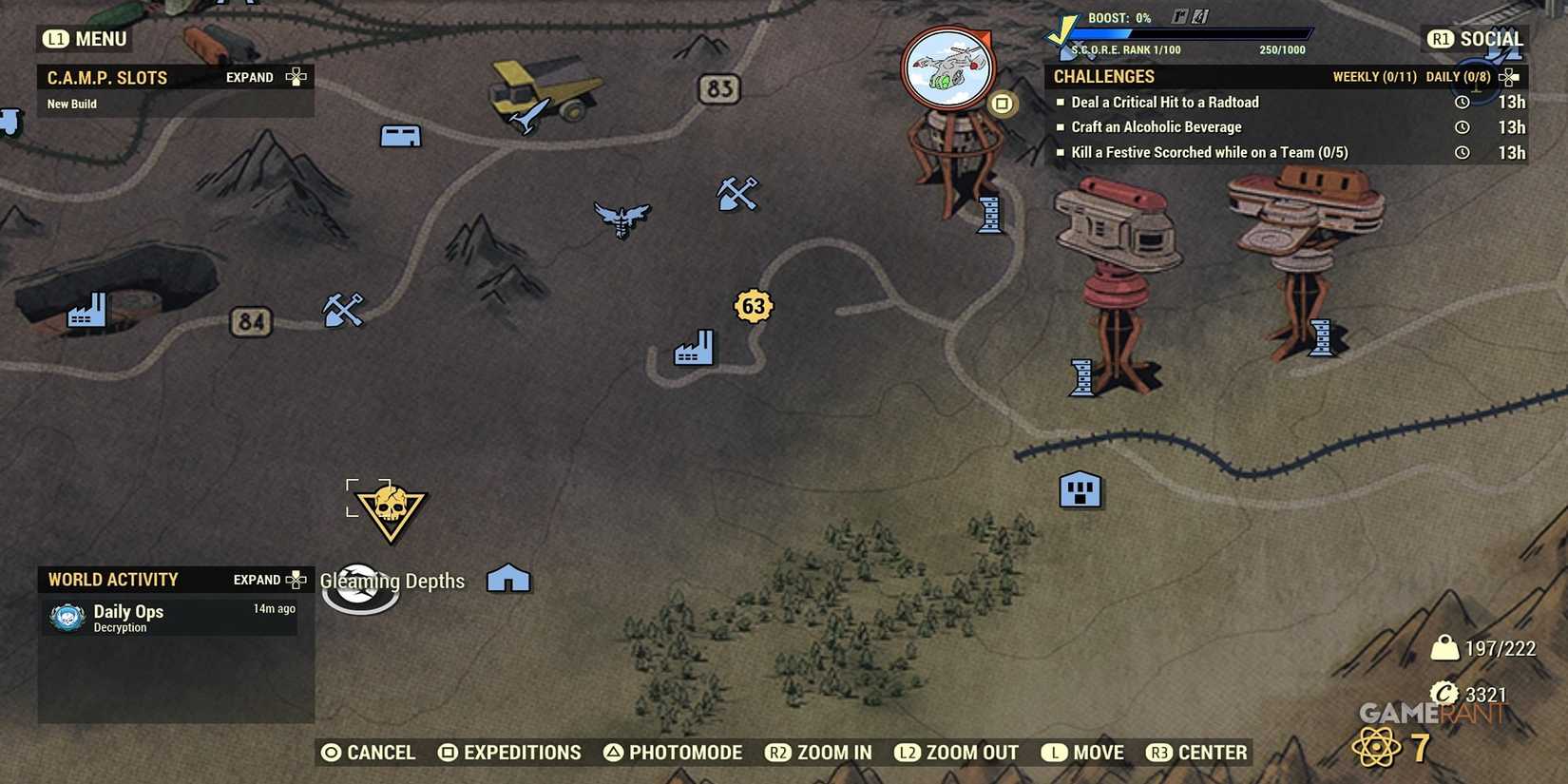Open the Daily Ops Decryption icon
Viewport: 1568px width, 784px height.
[65, 617]
